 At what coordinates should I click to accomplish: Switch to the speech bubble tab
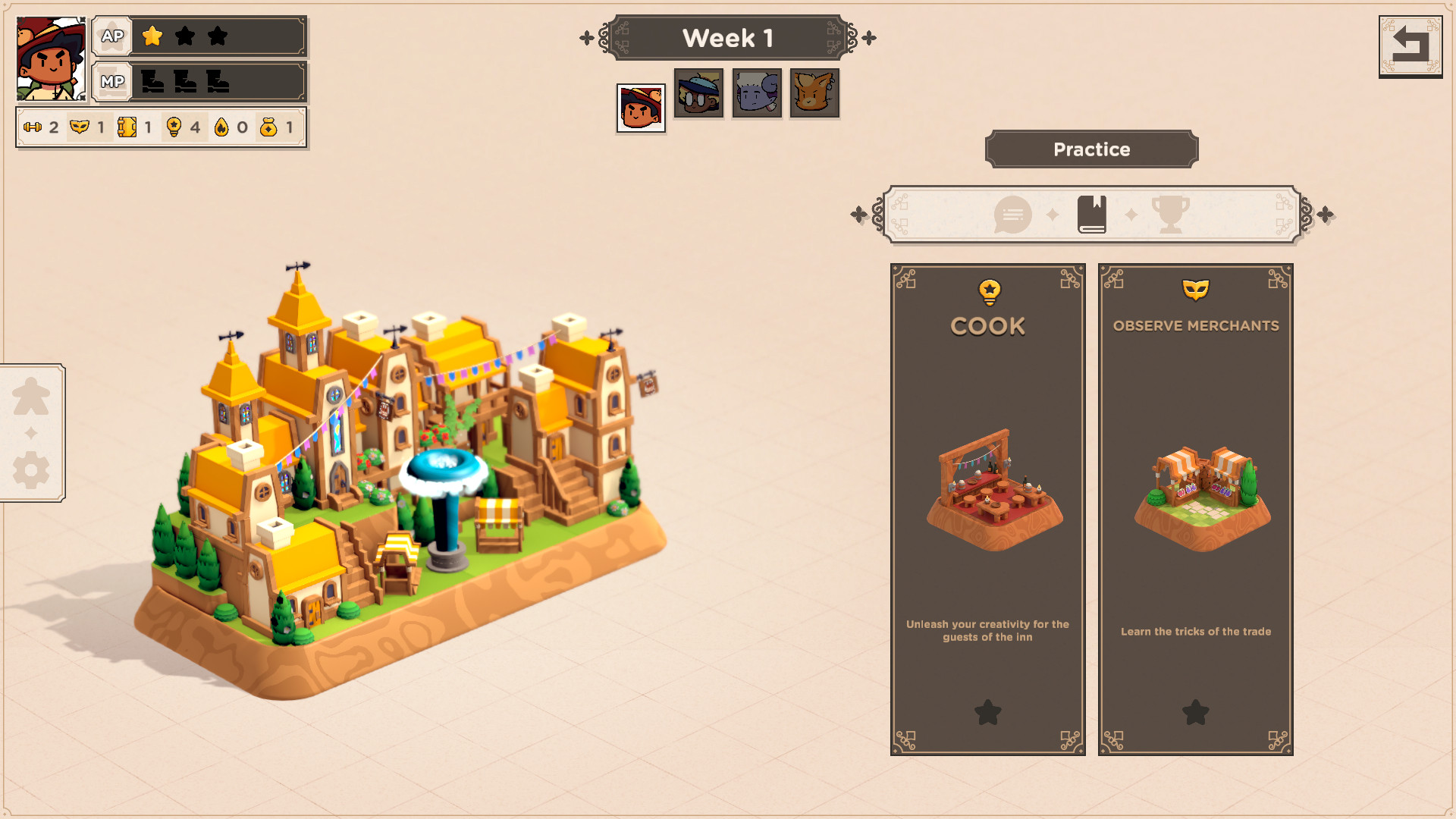pos(1012,215)
